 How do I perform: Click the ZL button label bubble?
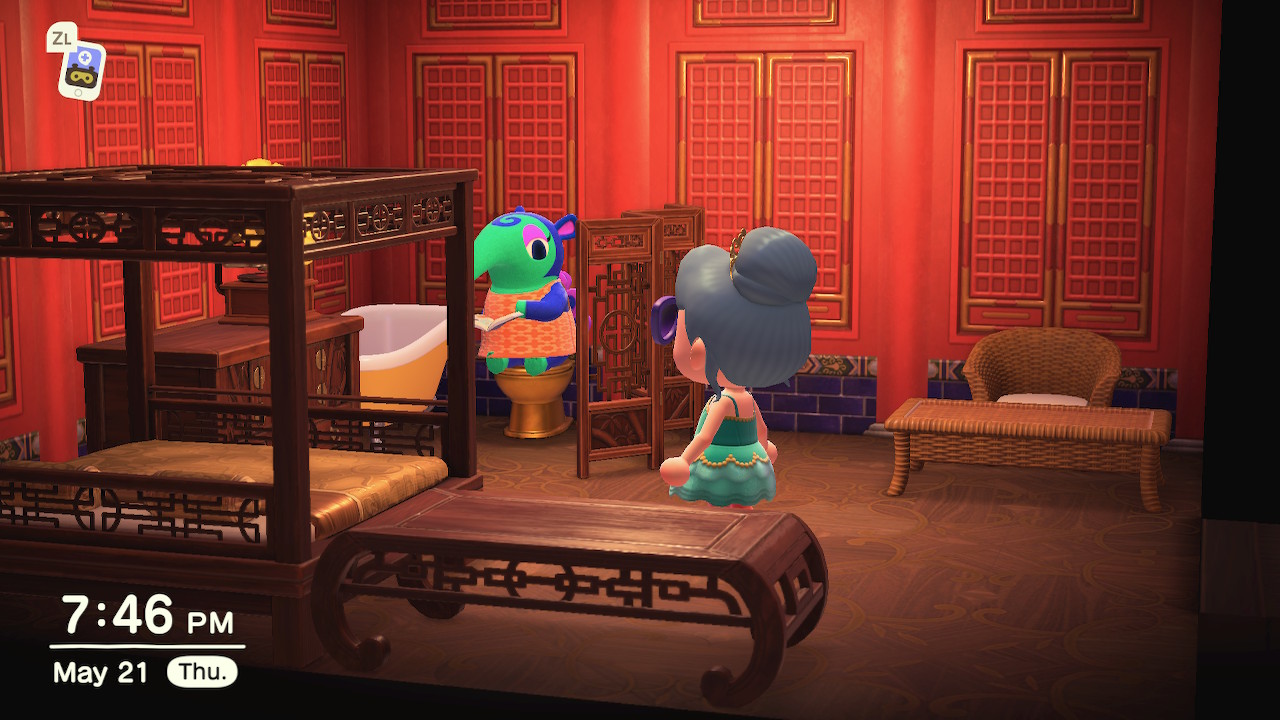(x=62, y=37)
